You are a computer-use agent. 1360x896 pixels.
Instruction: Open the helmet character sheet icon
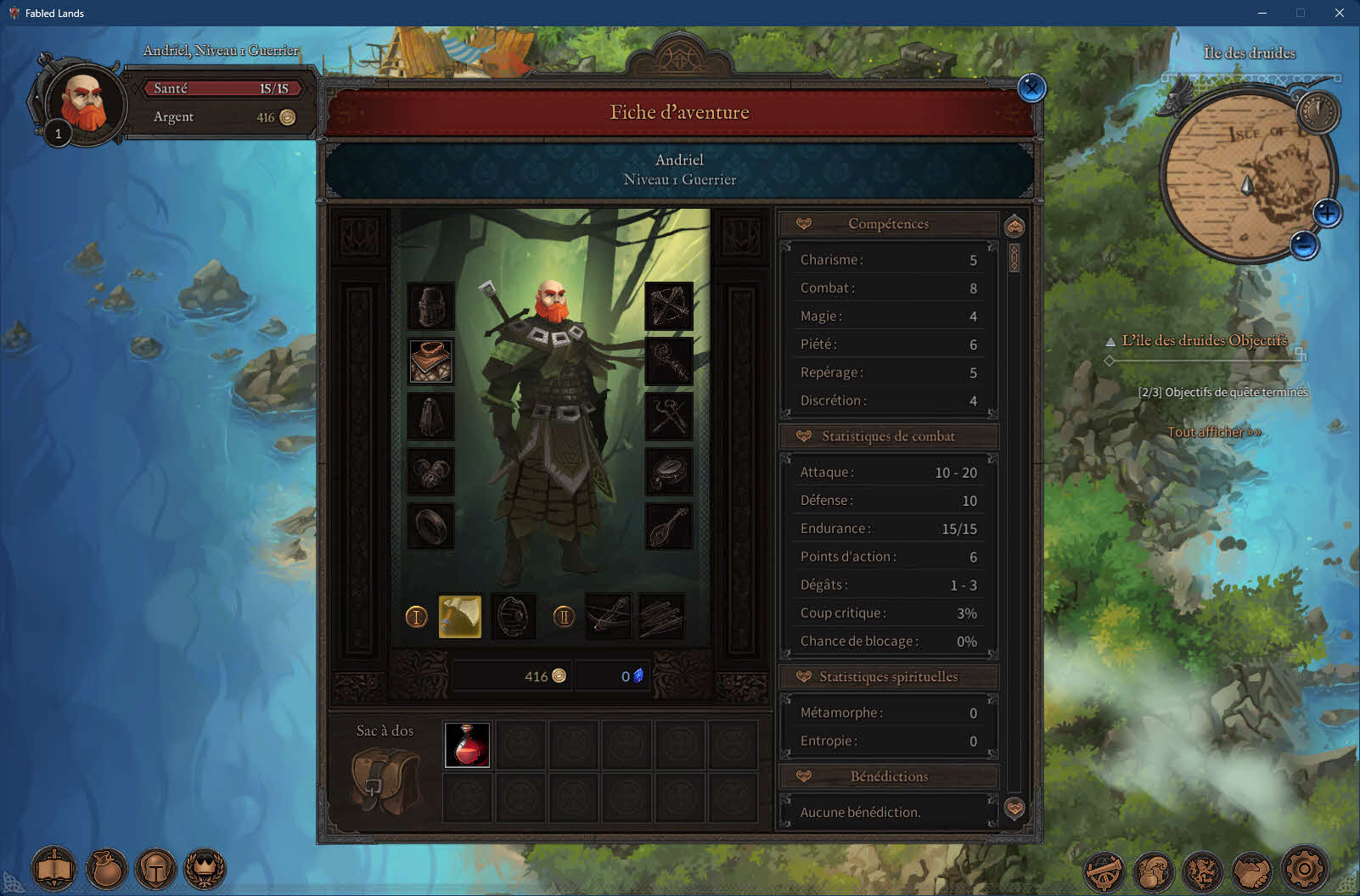(156, 869)
